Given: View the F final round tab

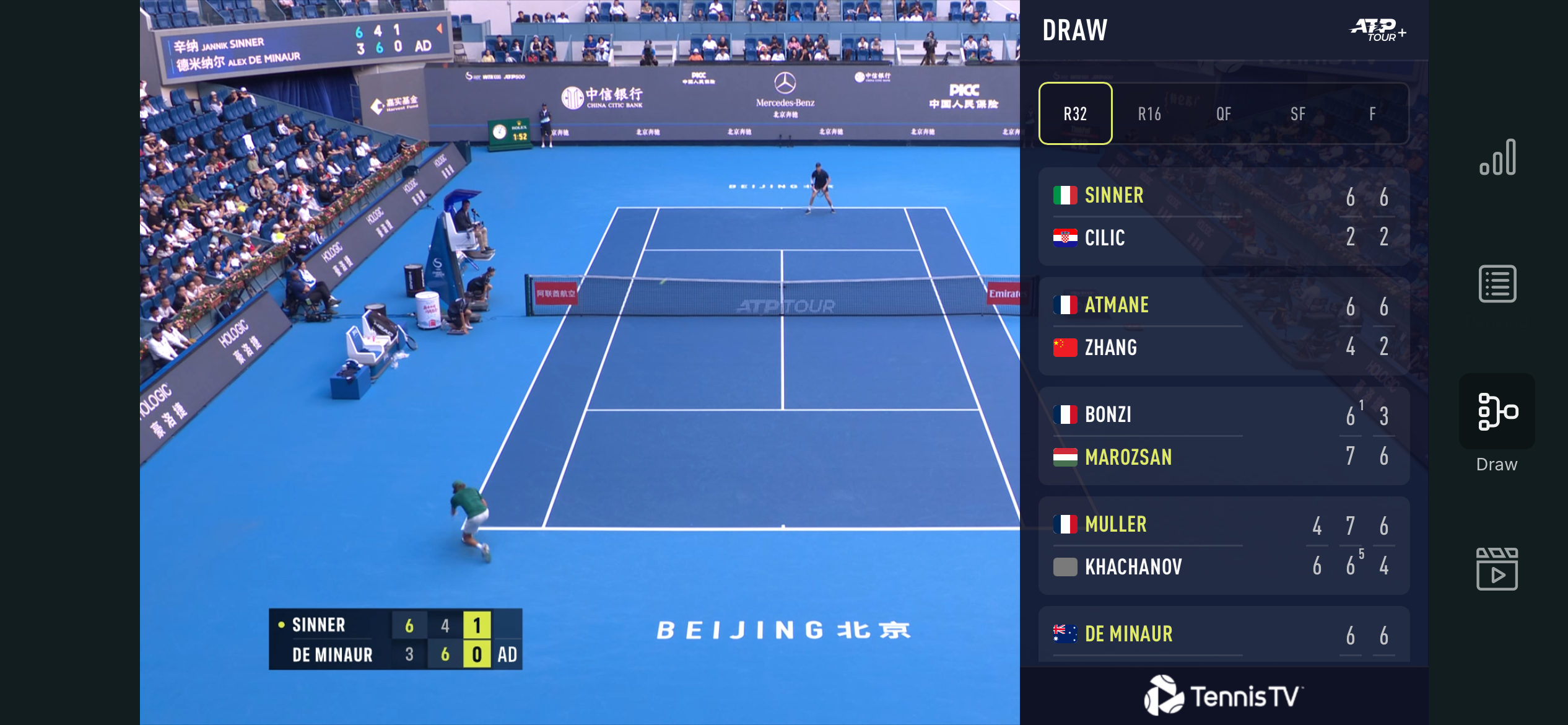Looking at the screenshot, I should click(1372, 113).
